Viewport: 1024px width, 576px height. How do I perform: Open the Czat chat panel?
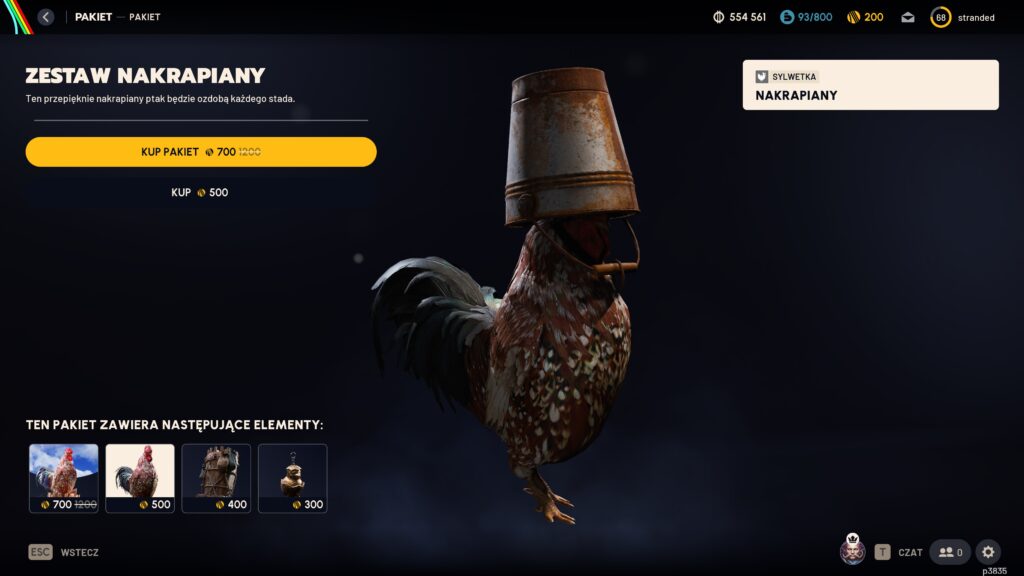[x=898, y=552]
